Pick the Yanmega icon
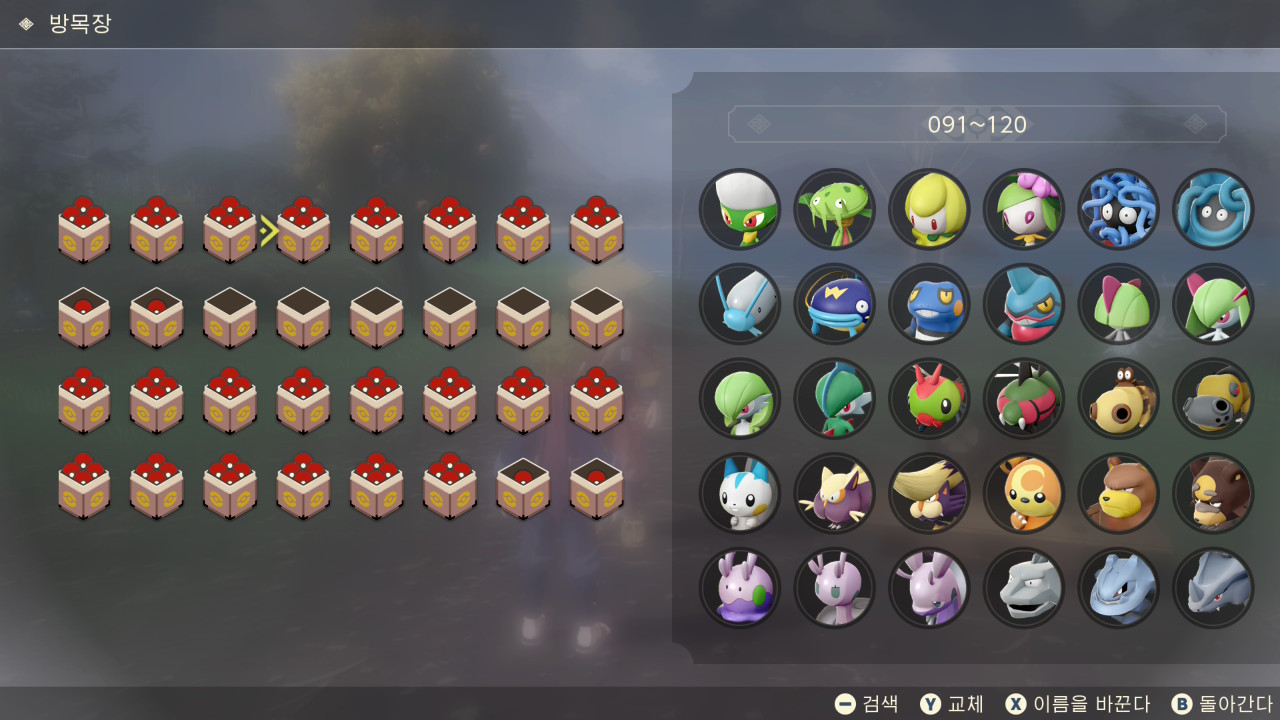Viewport: 1280px width, 720px height. [1023, 399]
